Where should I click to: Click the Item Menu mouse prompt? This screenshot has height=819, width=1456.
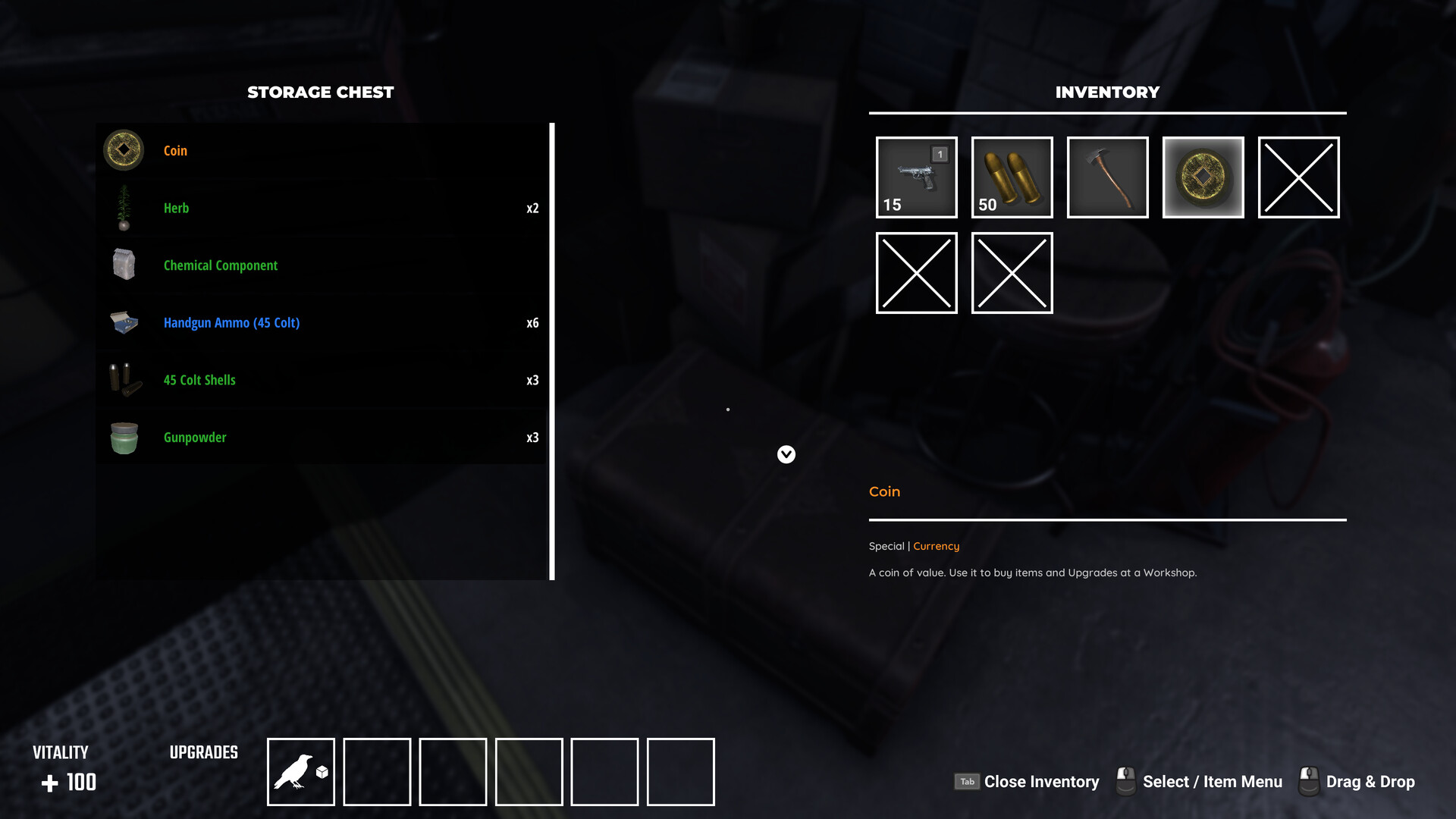(1125, 781)
